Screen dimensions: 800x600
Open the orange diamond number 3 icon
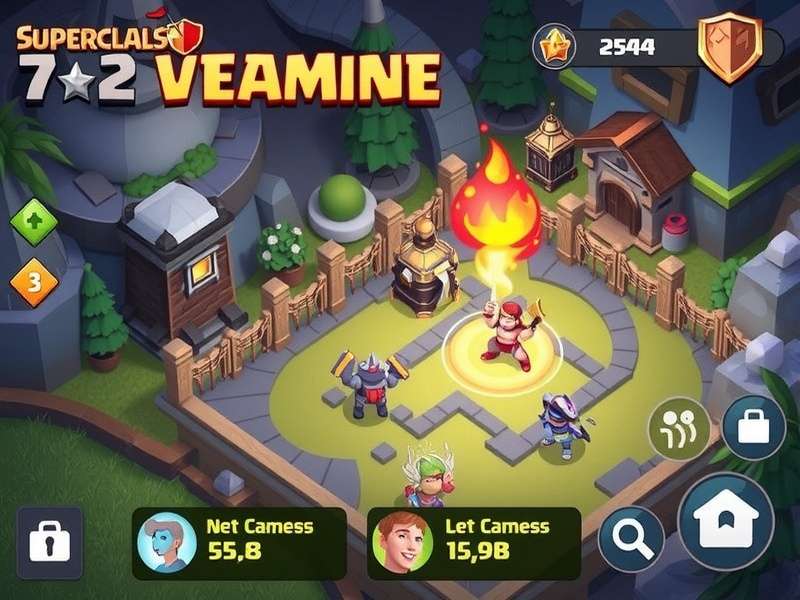click(x=33, y=285)
